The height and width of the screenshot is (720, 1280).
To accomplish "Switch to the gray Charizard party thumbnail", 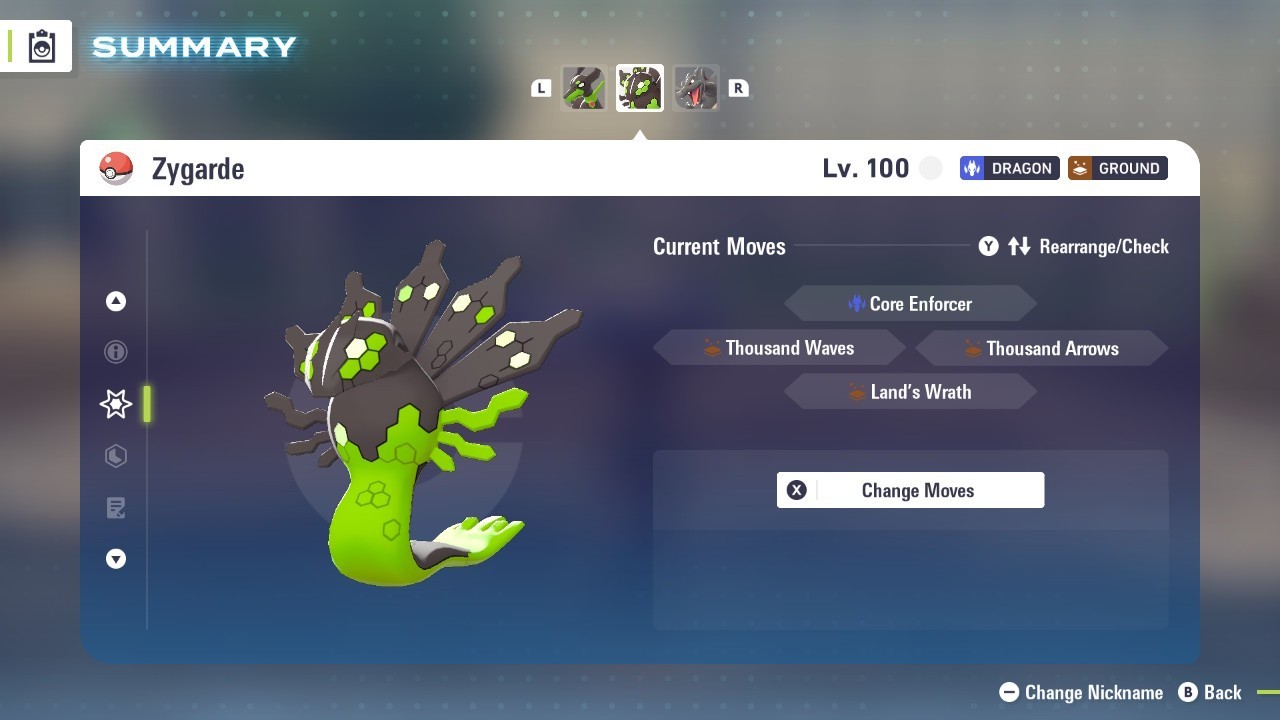I will (696, 88).
